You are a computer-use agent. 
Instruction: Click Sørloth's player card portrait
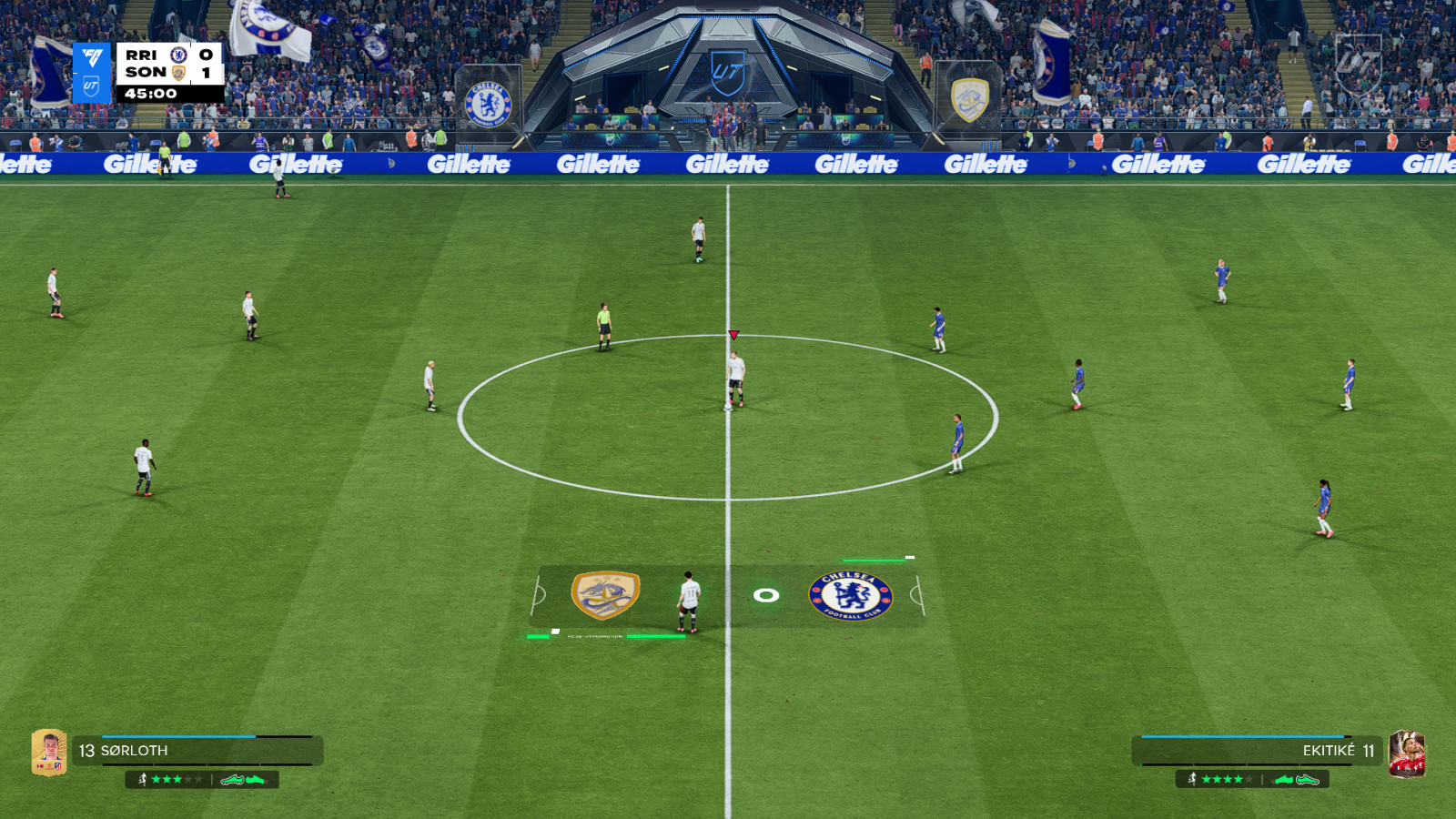tap(49, 752)
